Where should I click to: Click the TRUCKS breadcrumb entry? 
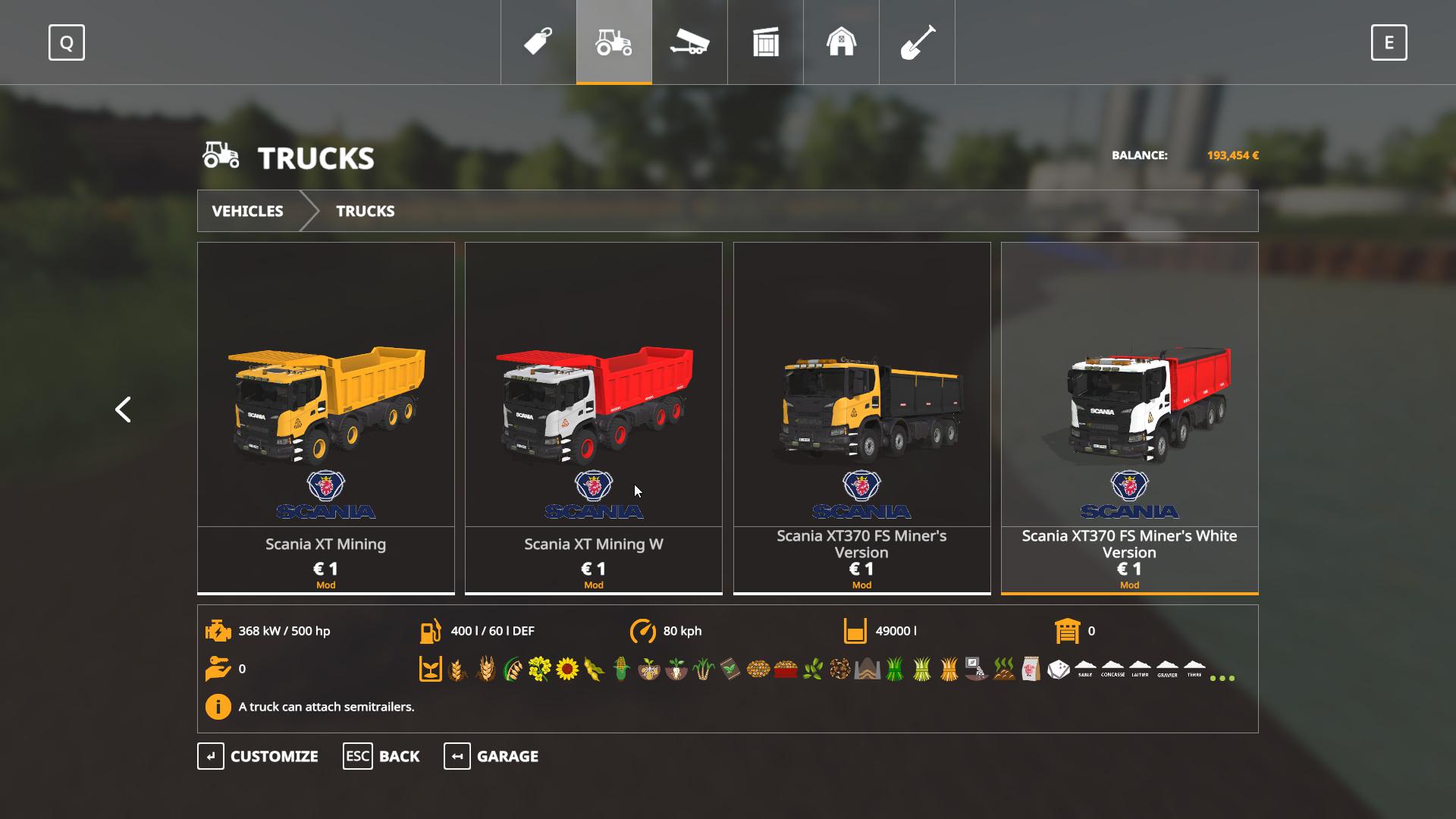[x=365, y=211]
